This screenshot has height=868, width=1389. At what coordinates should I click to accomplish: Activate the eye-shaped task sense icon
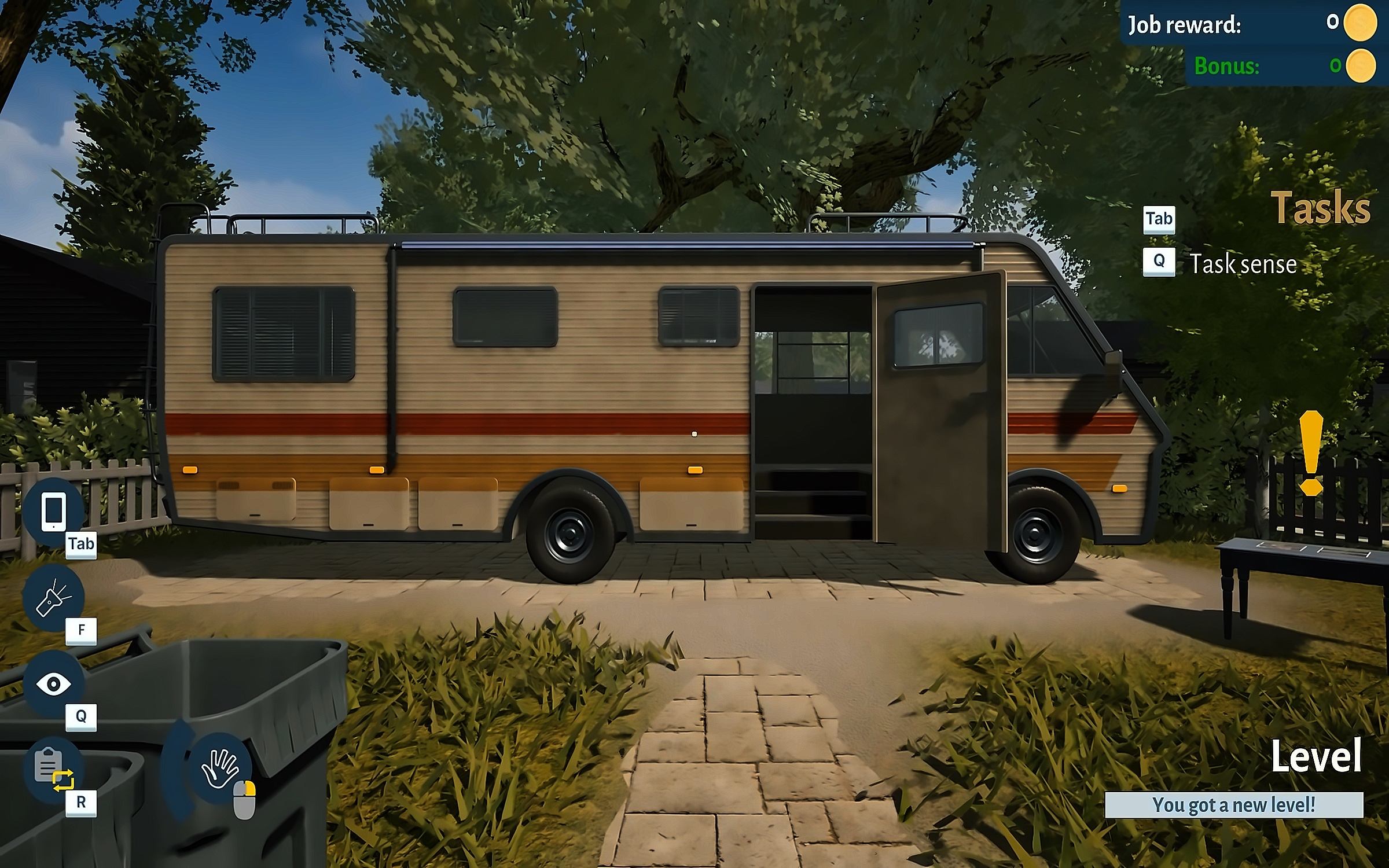(x=53, y=684)
